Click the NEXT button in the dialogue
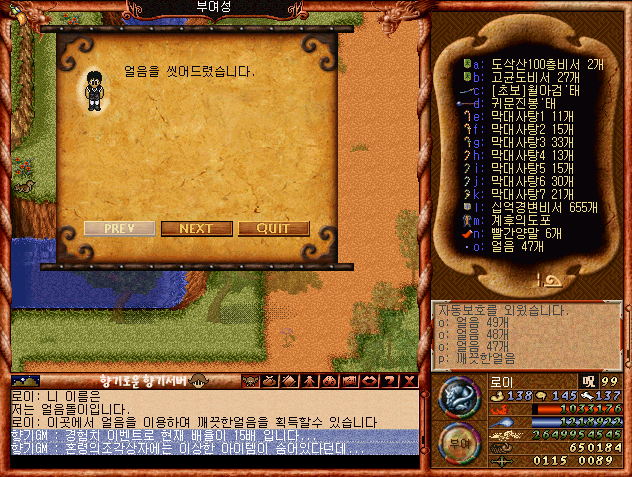632x477 pixels. pos(195,228)
